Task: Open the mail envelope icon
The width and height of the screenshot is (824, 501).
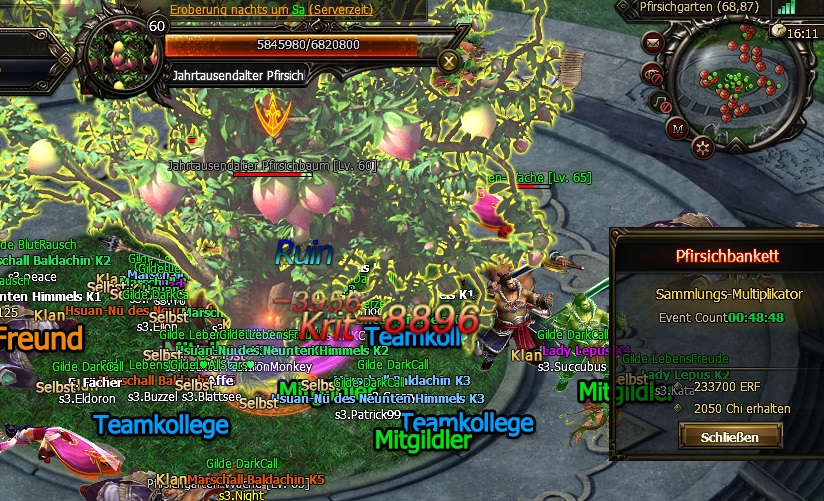Action: tap(653, 43)
